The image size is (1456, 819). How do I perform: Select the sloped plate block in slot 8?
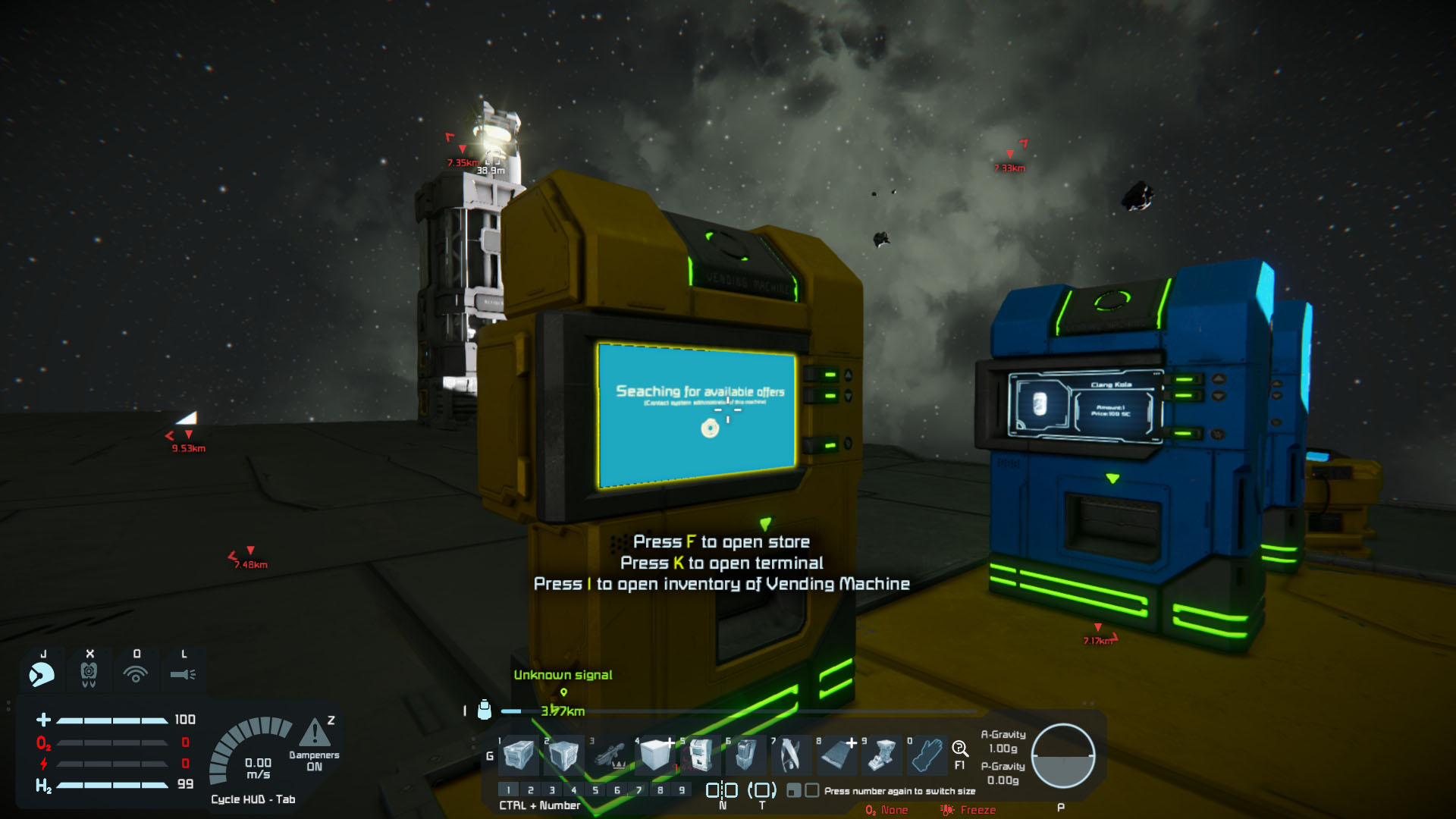pyautogui.click(x=837, y=755)
